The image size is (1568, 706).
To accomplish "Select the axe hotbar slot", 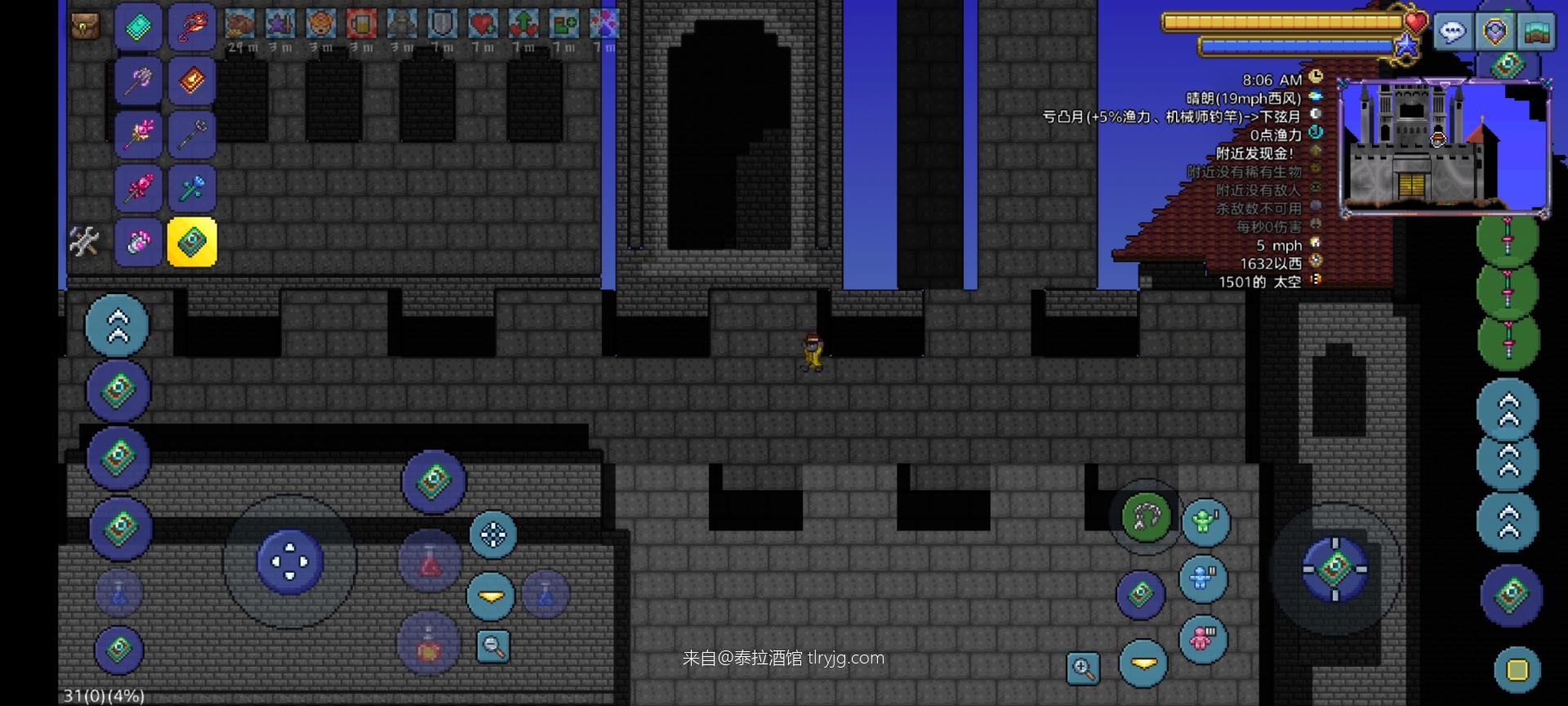I will pos(138,80).
